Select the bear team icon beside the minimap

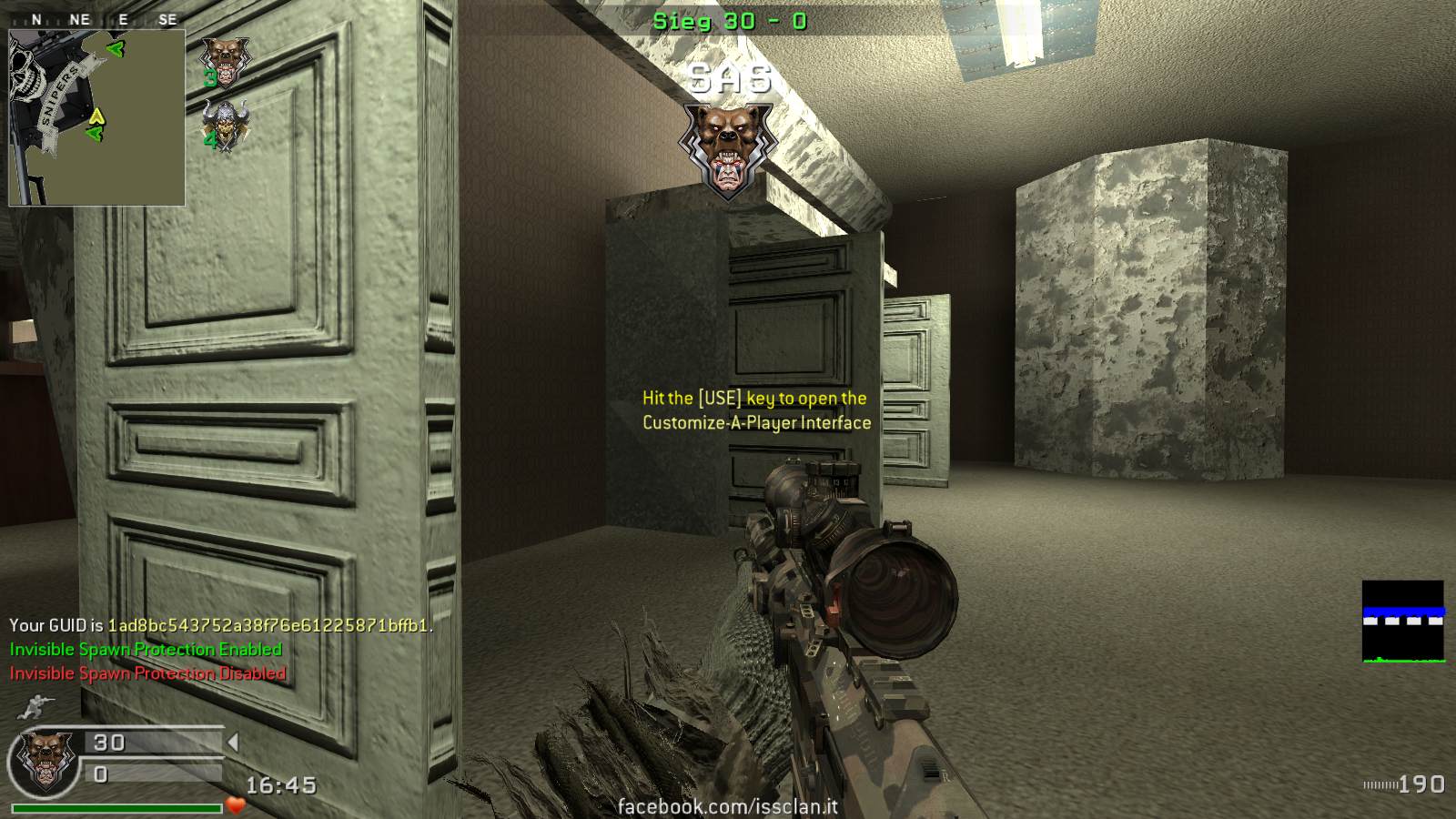point(225,60)
